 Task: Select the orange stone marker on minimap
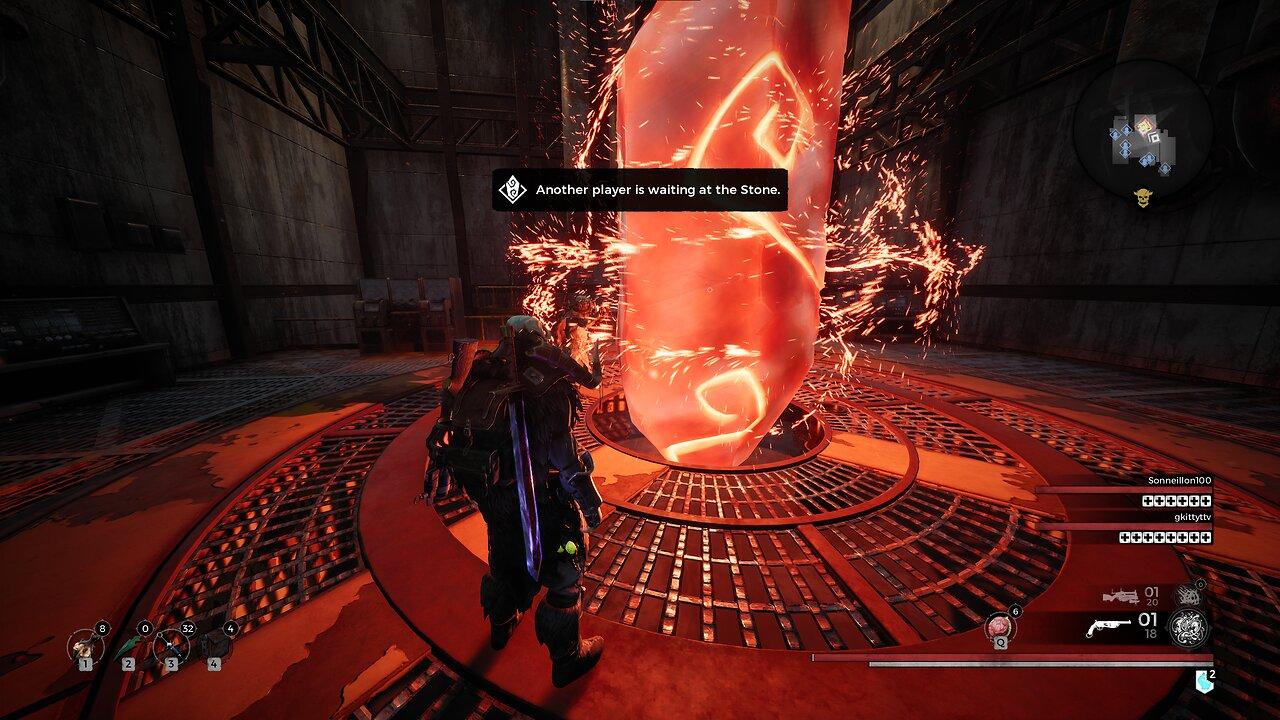[x=1145, y=125]
